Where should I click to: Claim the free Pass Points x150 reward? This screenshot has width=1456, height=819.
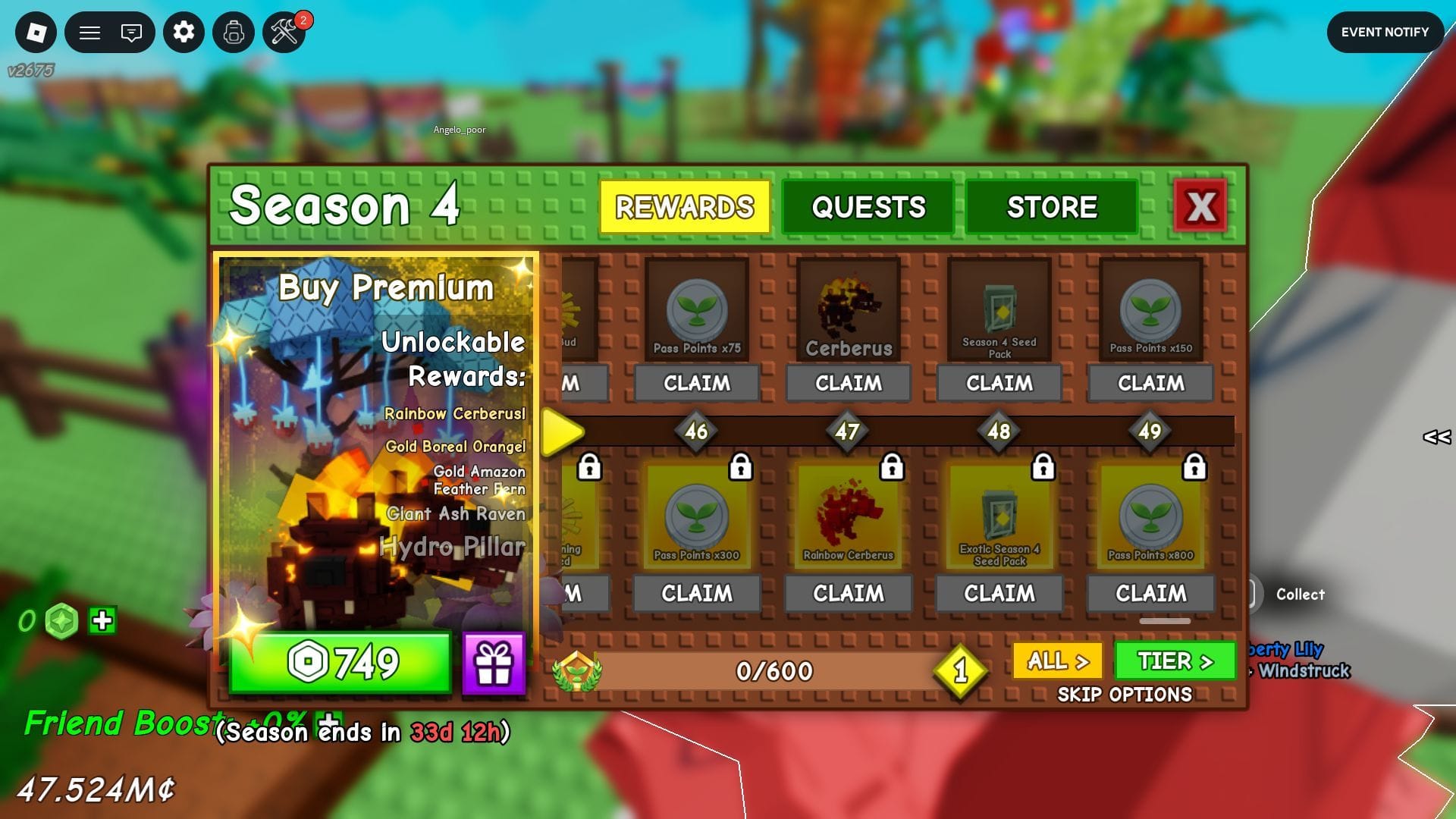click(x=1150, y=383)
